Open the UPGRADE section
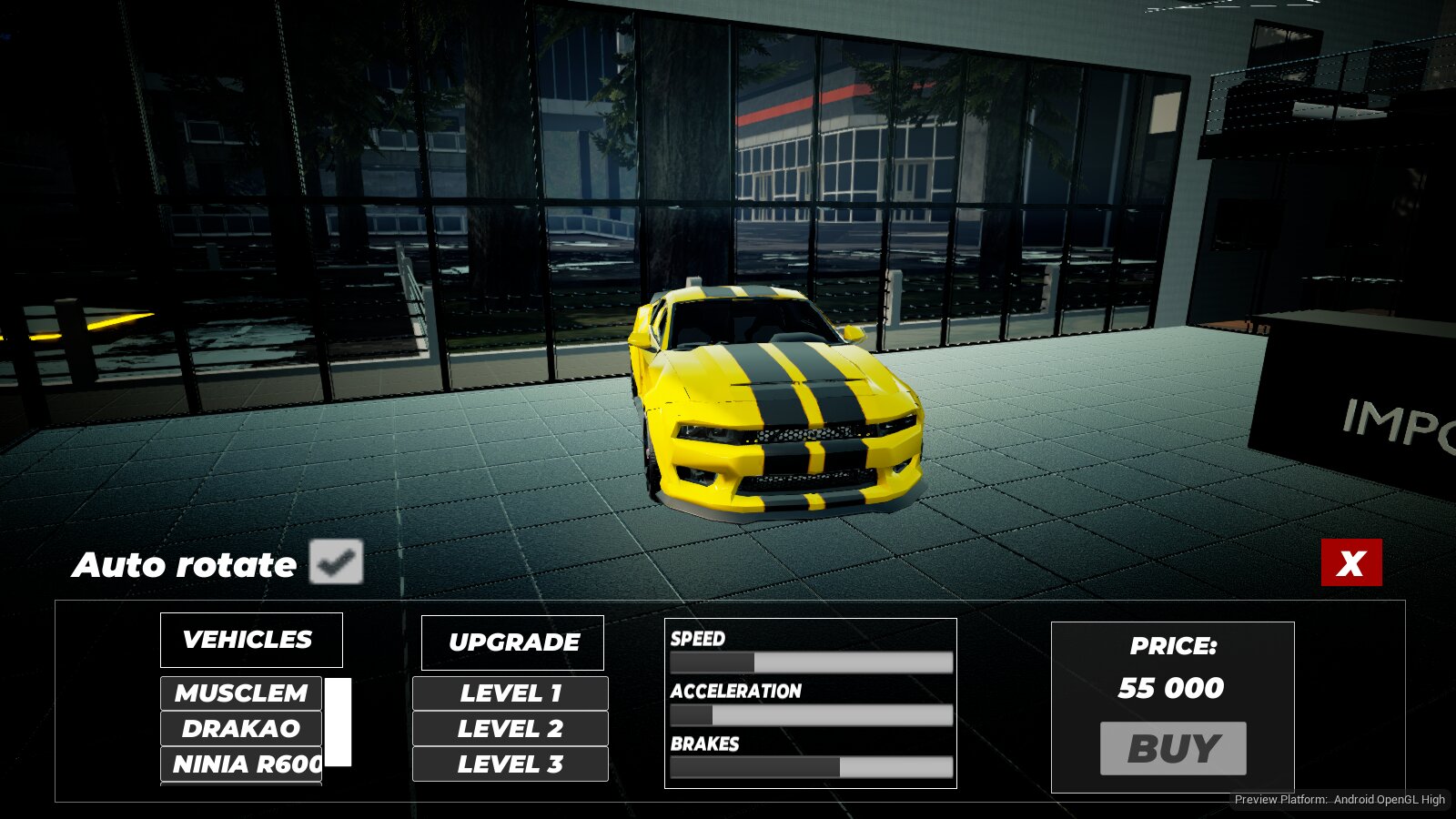This screenshot has width=1456, height=819. (512, 642)
